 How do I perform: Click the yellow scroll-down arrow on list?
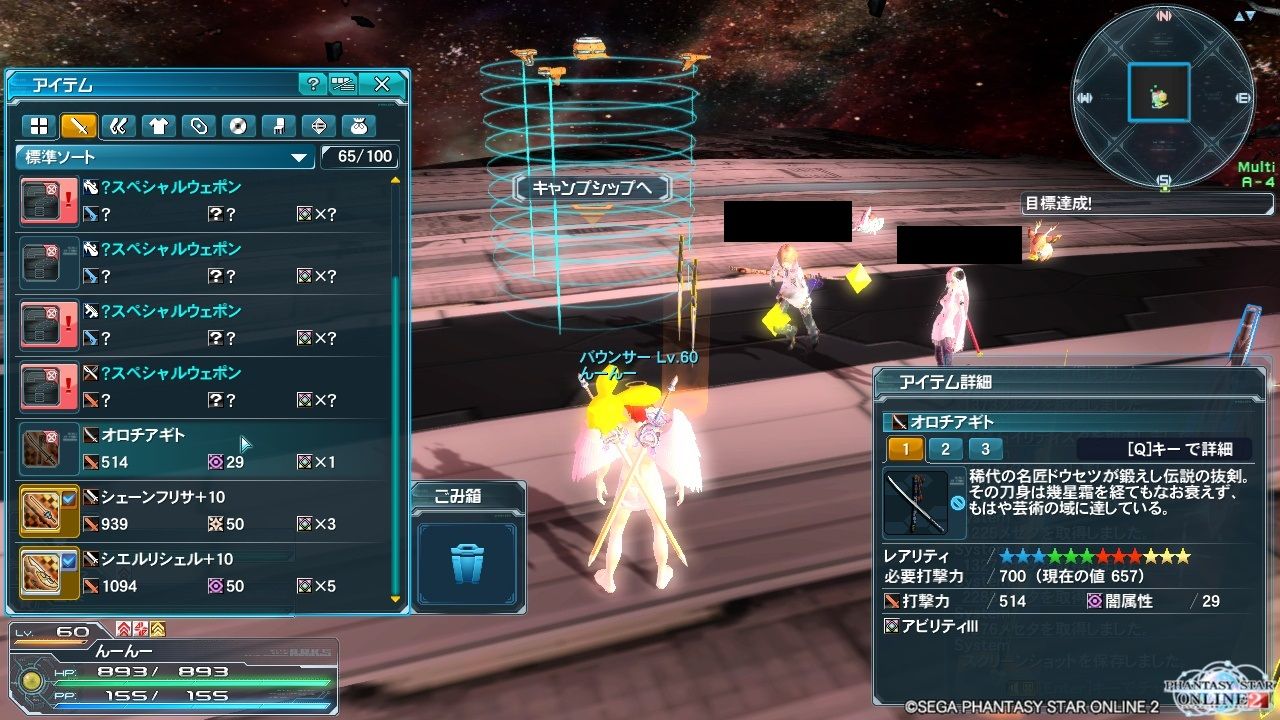point(393,597)
